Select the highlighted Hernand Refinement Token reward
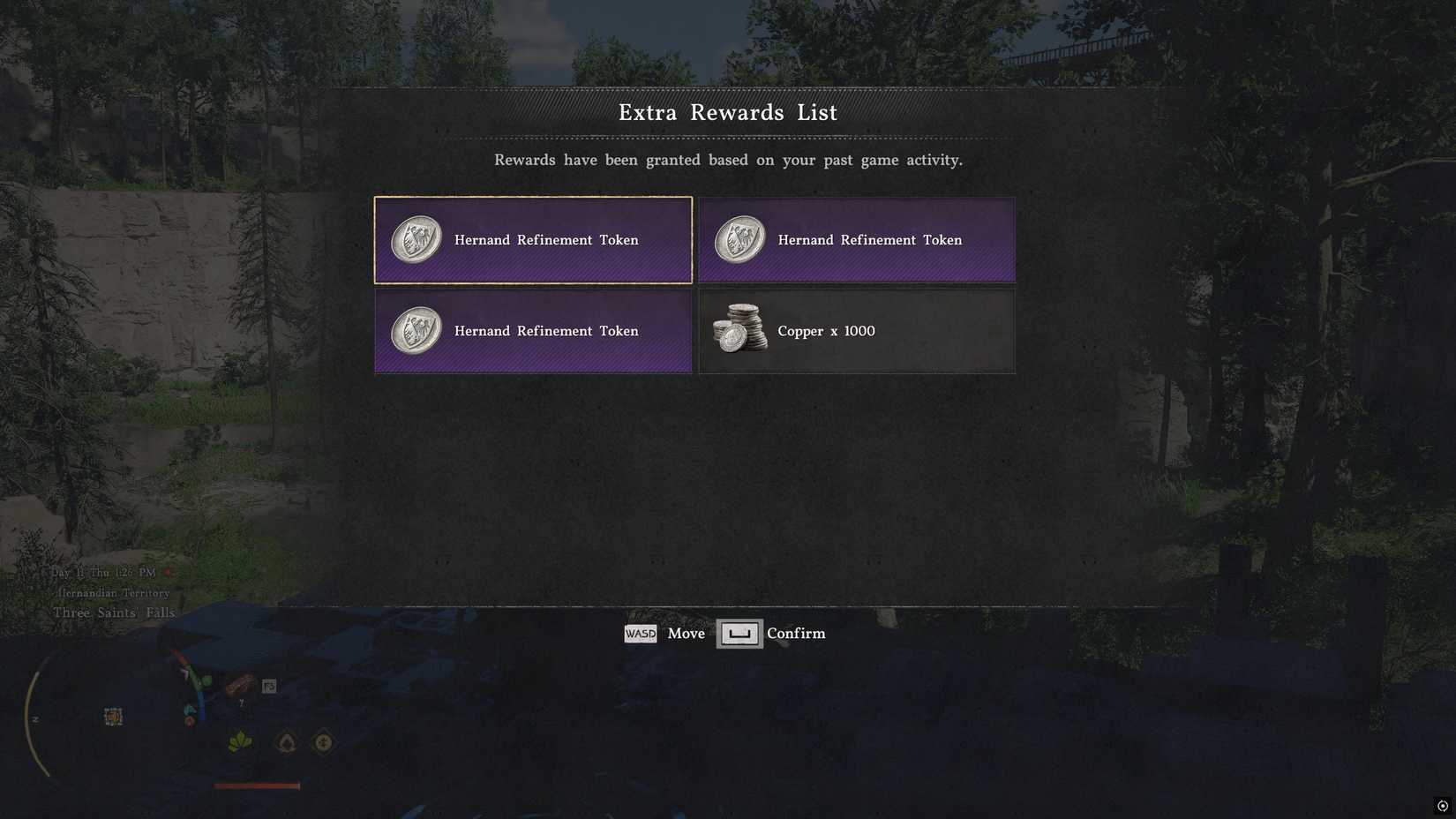Screen dimensions: 1456x819 click(533, 239)
